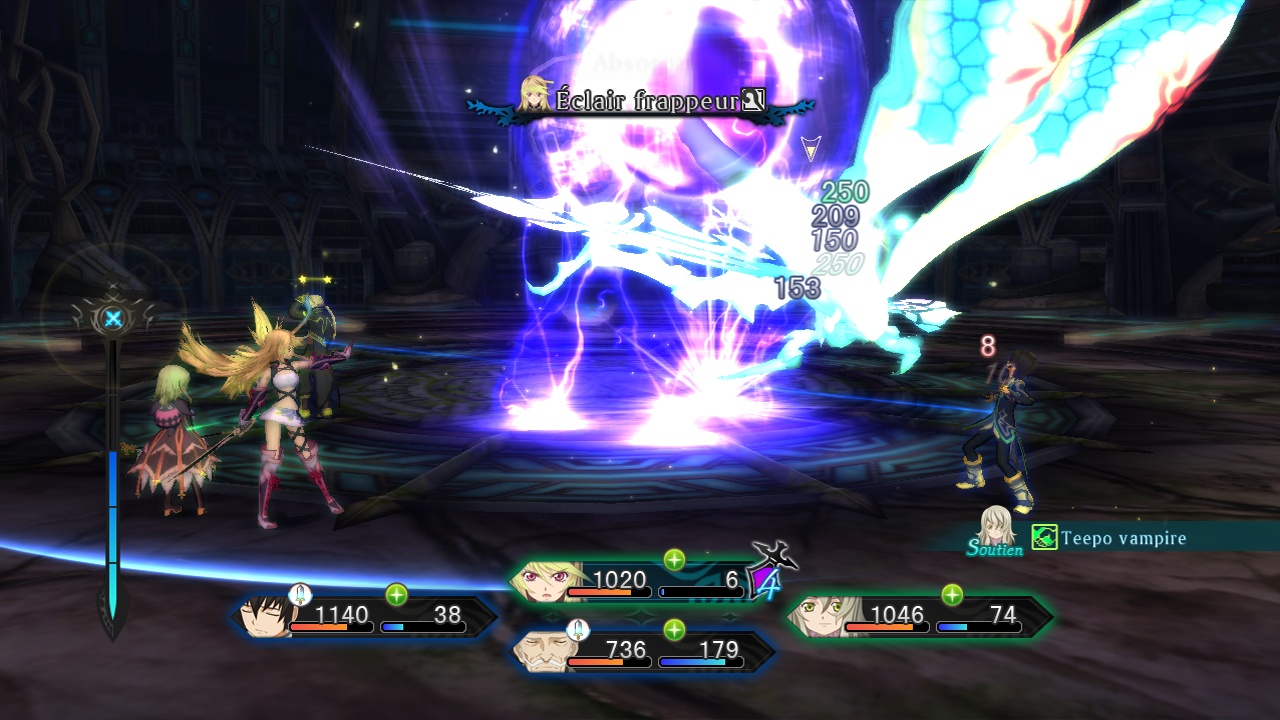Select the pale-haired girl's portrait with 1046 HP
The height and width of the screenshot is (720, 1280).
click(x=818, y=617)
